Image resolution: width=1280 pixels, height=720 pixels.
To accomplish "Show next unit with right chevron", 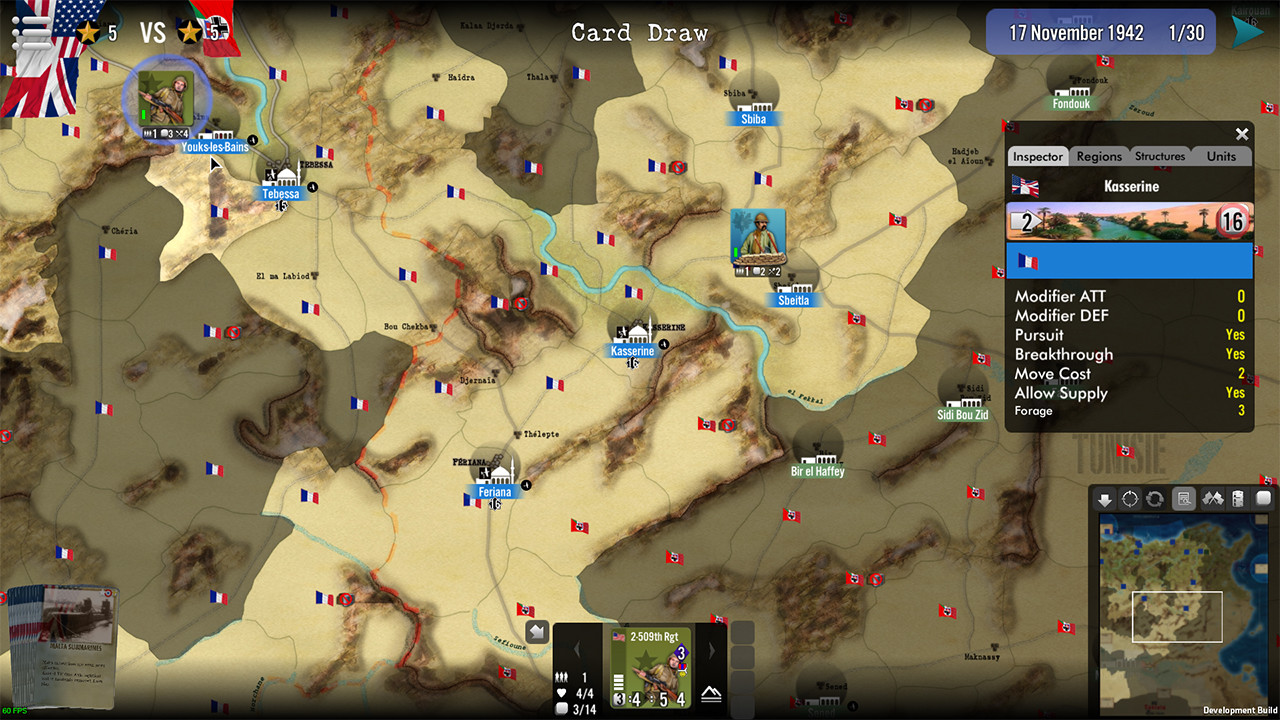I will [x=712, y=649].
